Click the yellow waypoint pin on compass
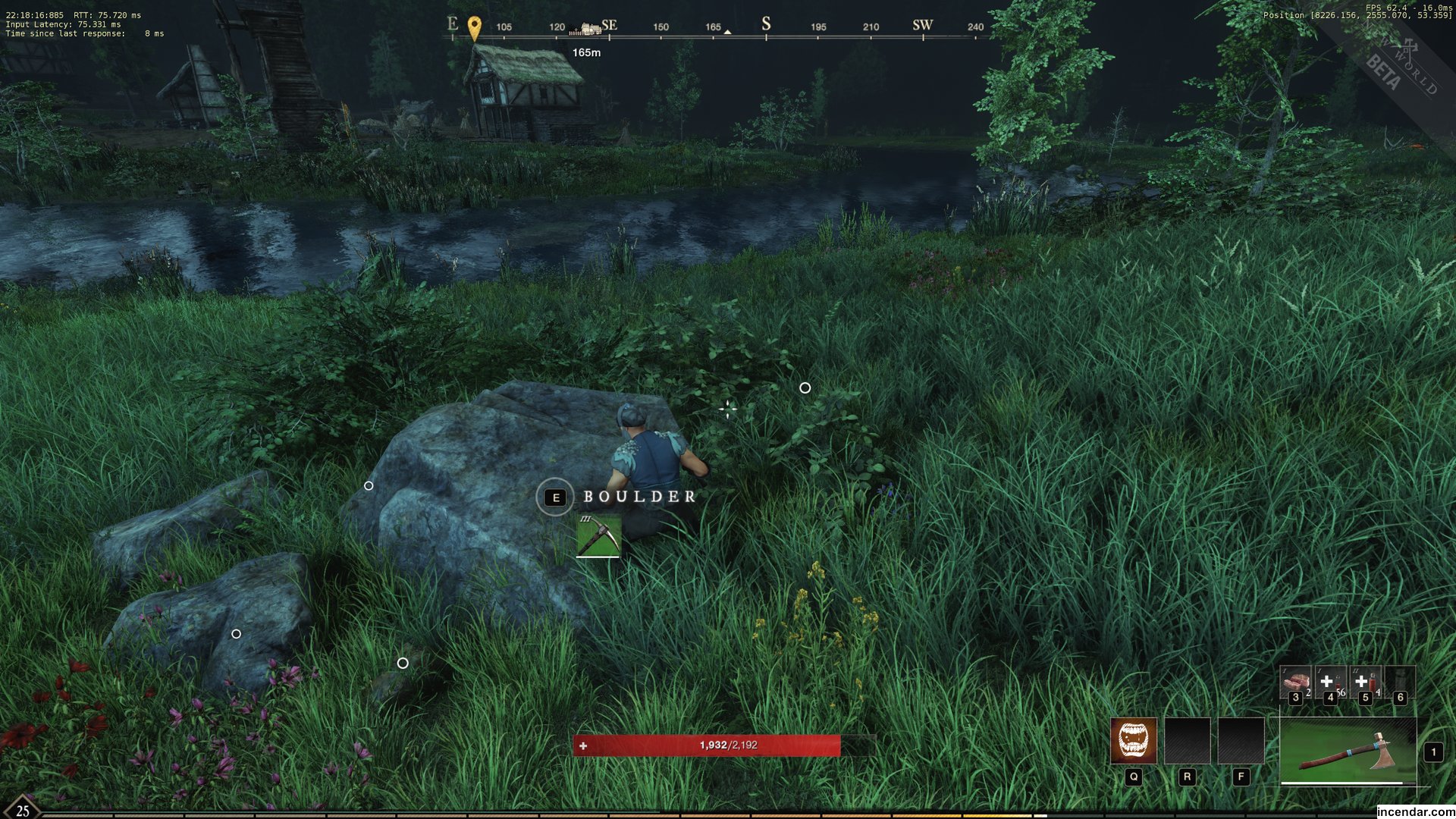1456x819 pixels. tap(474, 28)
